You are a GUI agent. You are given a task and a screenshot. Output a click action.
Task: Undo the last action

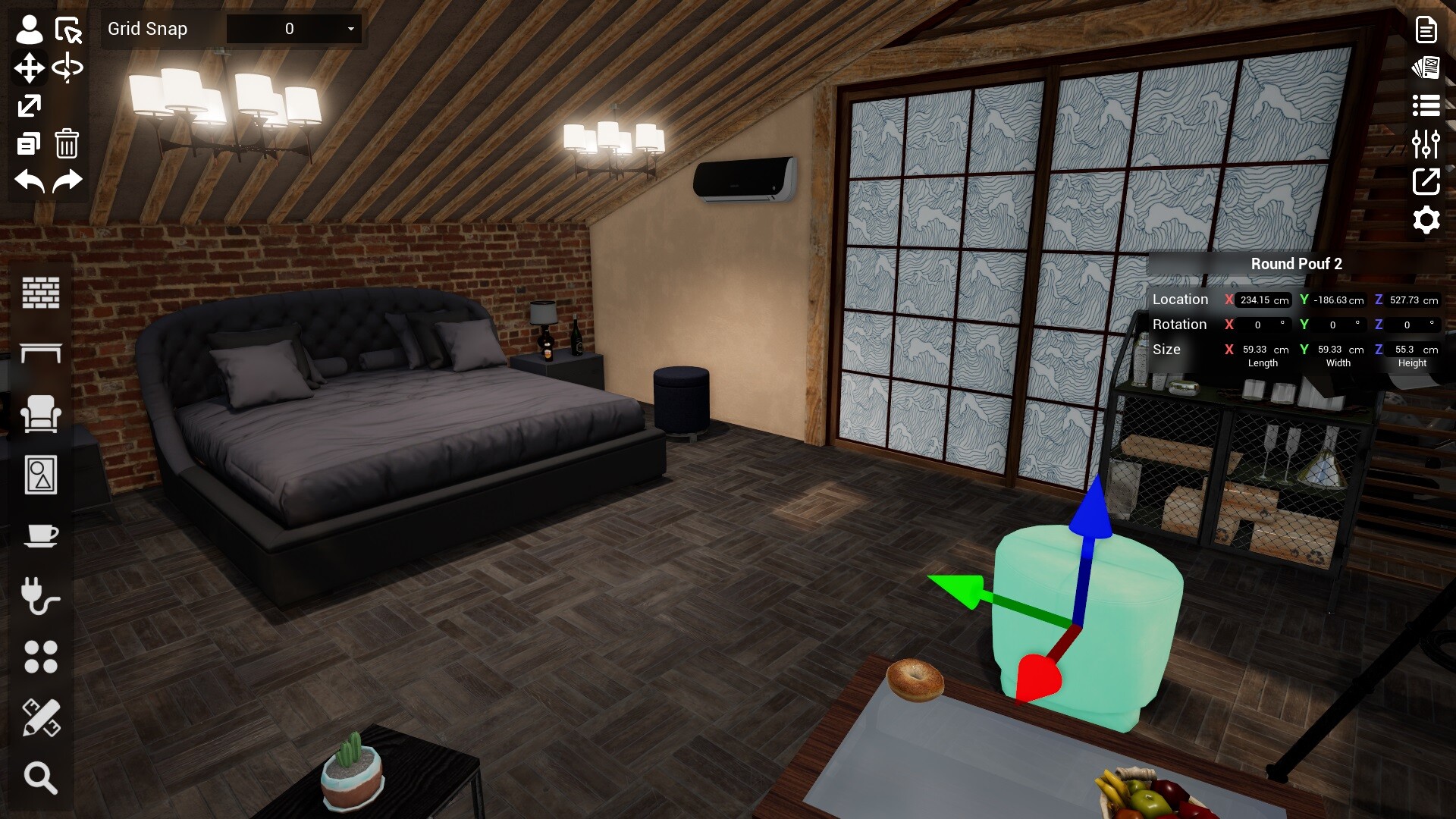28,181
